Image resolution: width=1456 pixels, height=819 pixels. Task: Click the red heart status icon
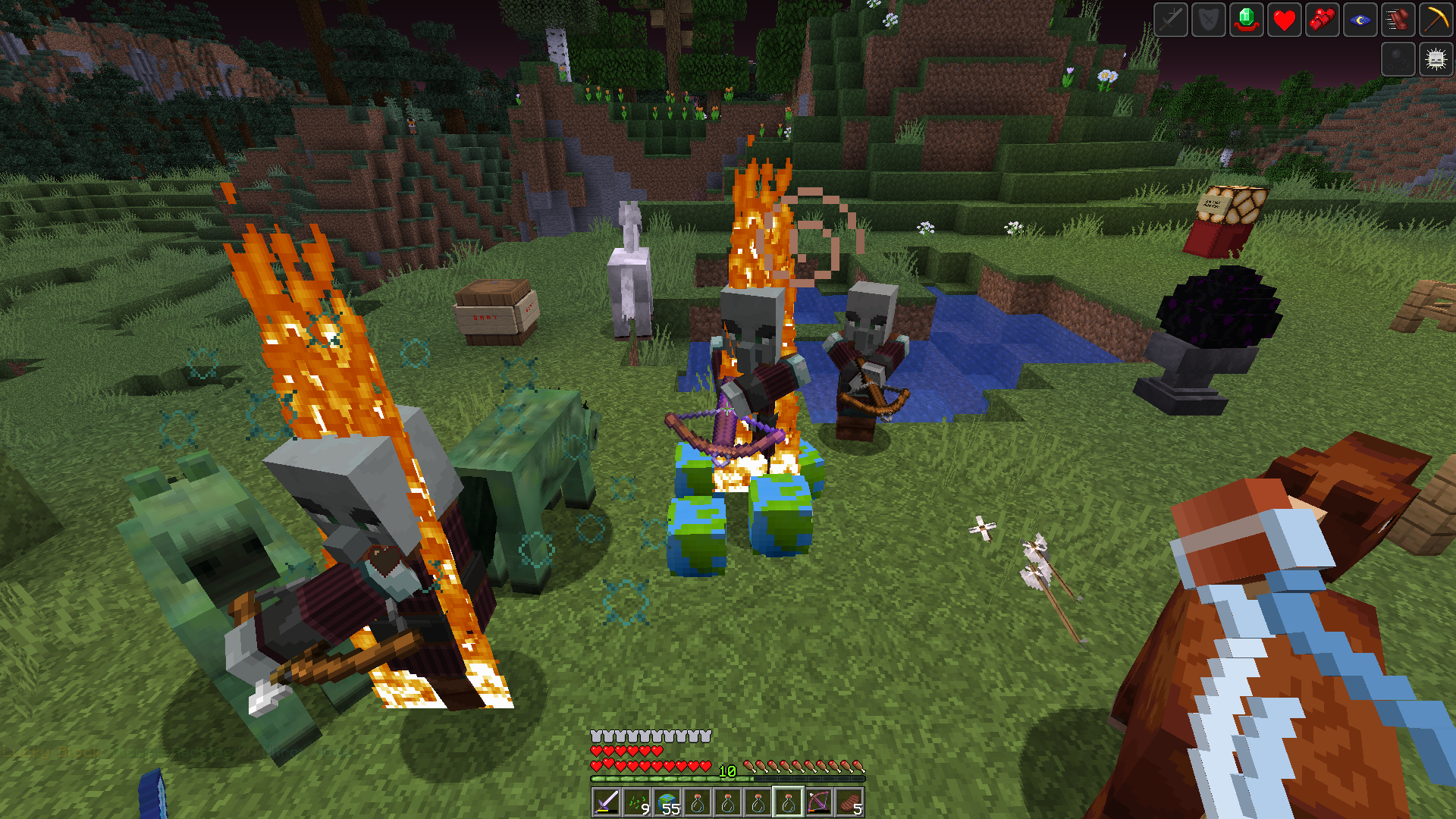pyautogui.click(x=1285, y=20)
